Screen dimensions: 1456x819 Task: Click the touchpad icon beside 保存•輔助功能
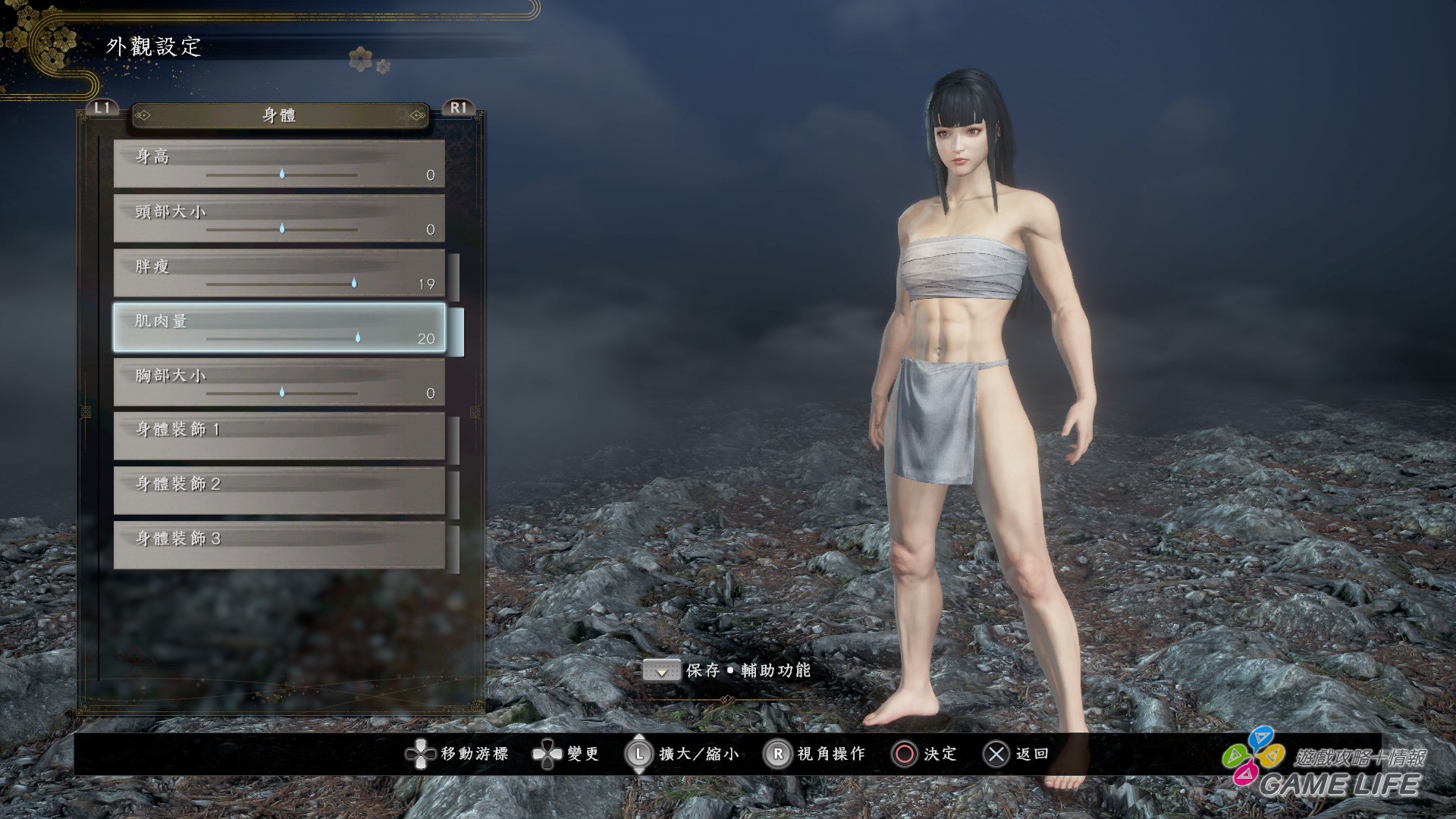(661, 671)
